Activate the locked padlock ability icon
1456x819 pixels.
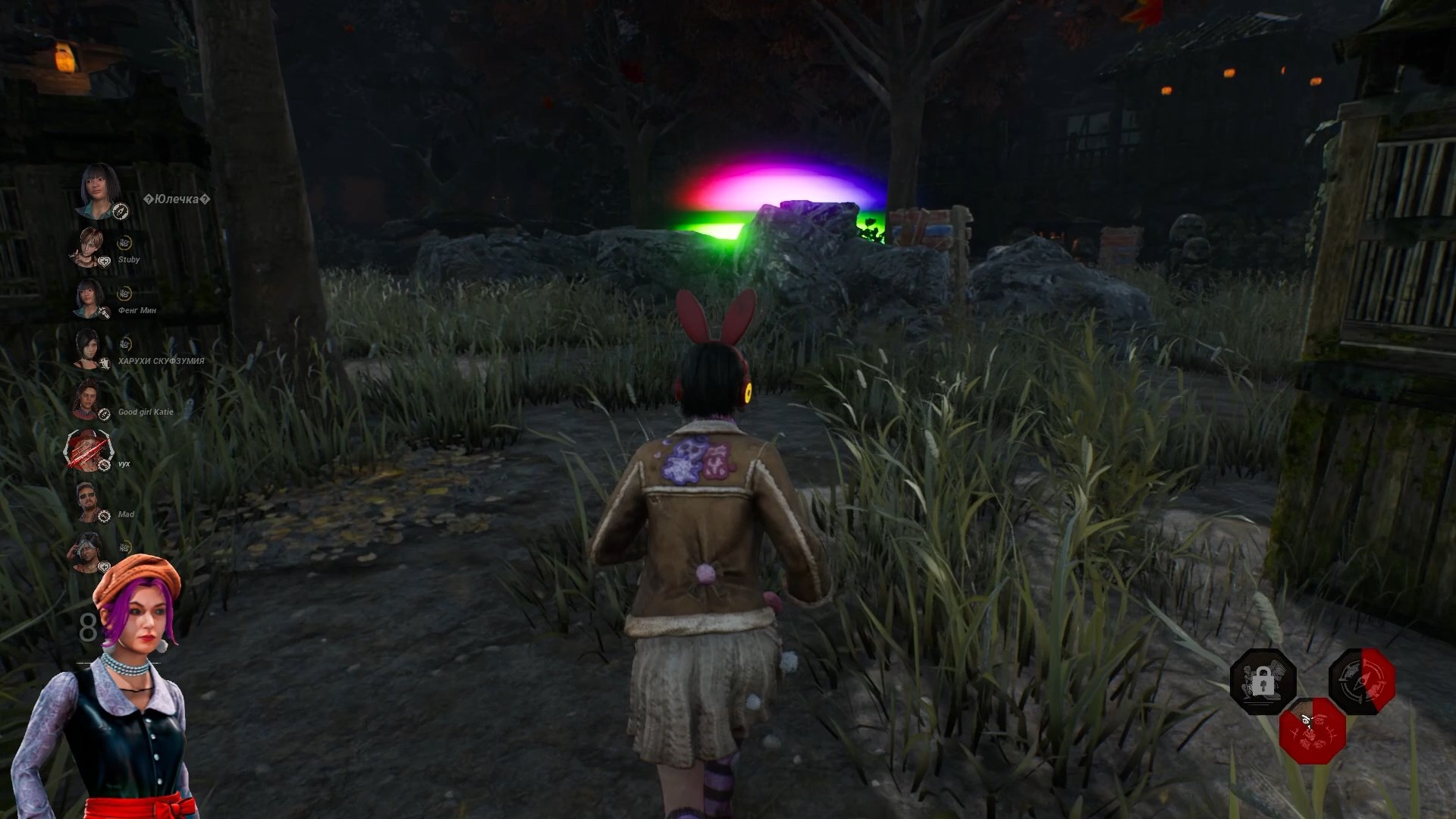1263,681
